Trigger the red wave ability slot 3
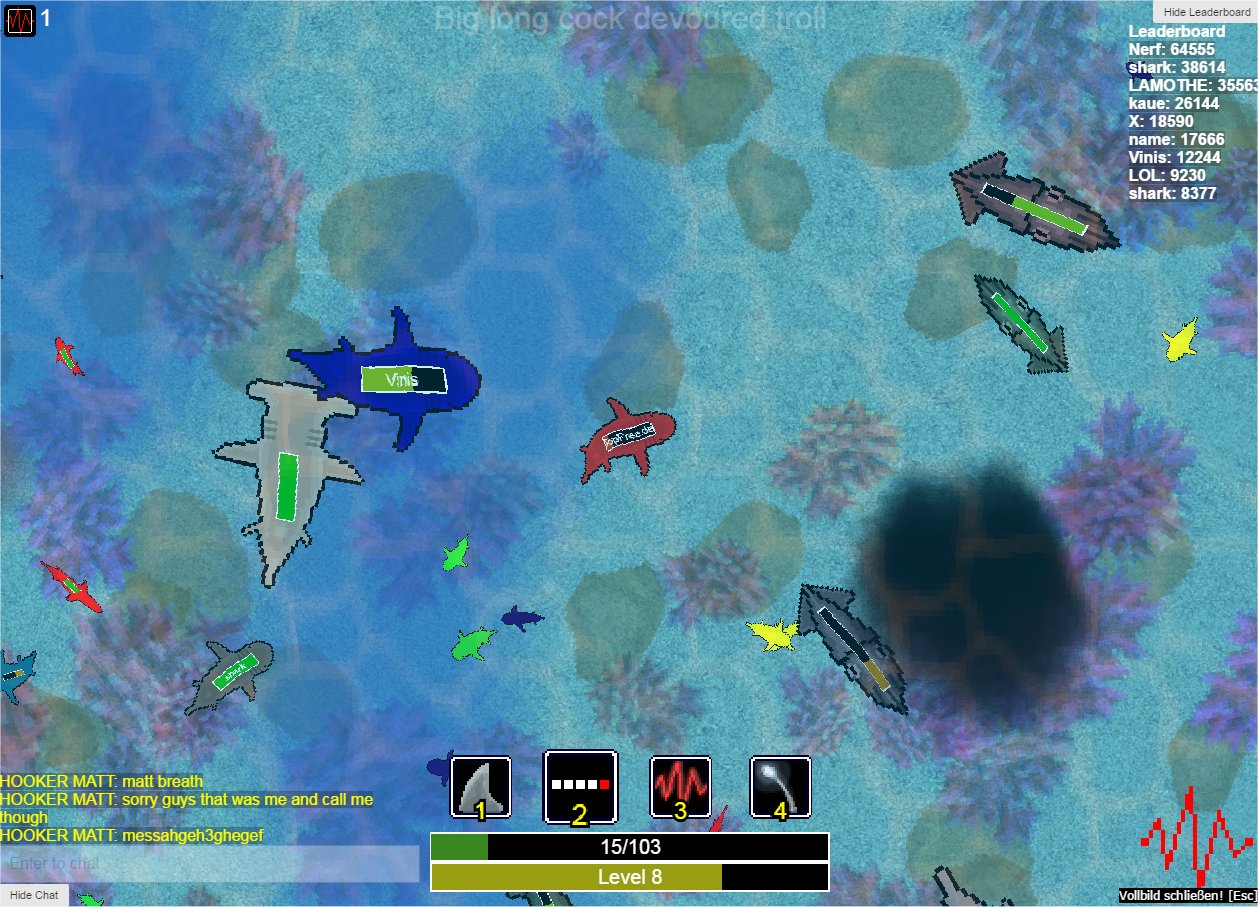 pyautogui.click(x=681, y=787)
